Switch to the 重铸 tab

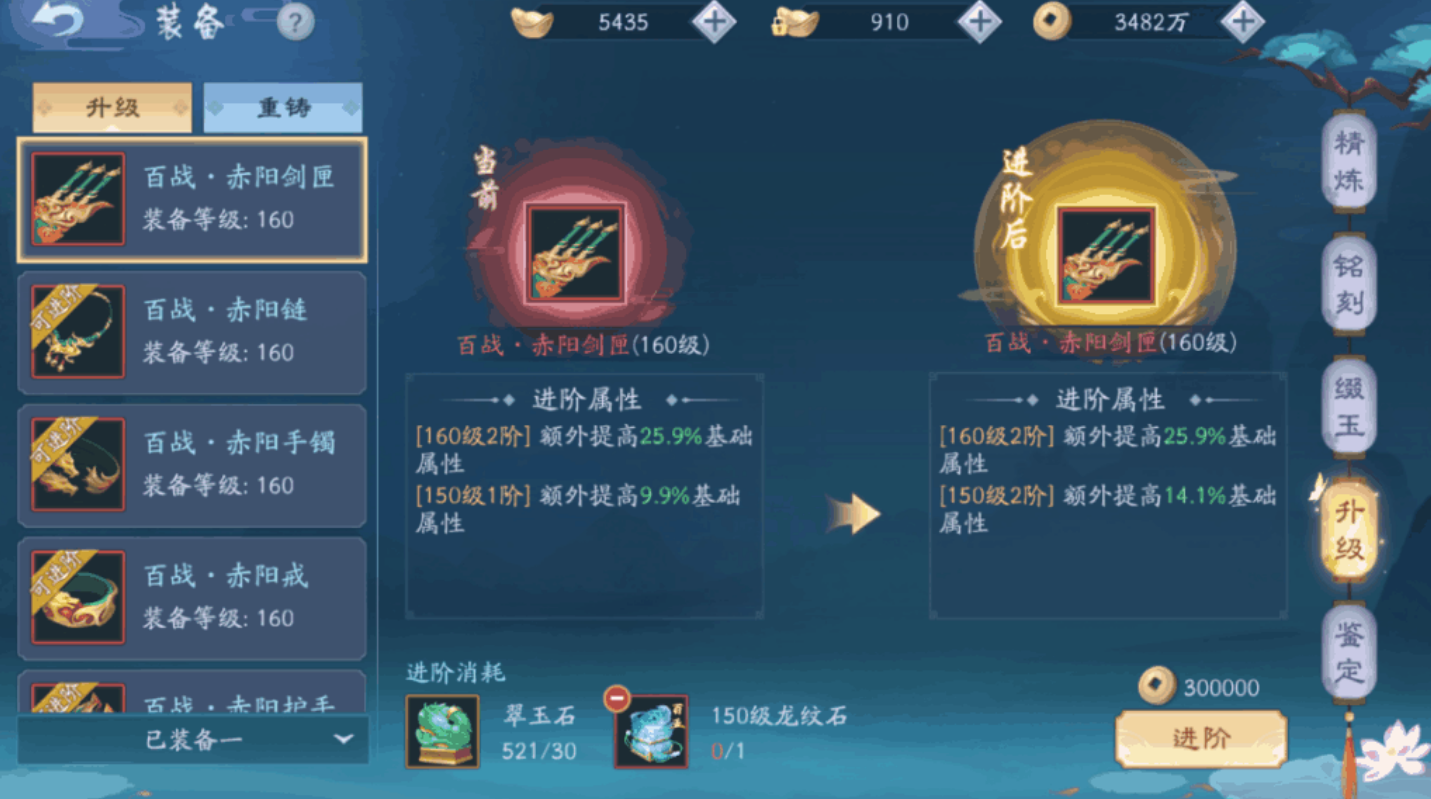coord(283,106)
